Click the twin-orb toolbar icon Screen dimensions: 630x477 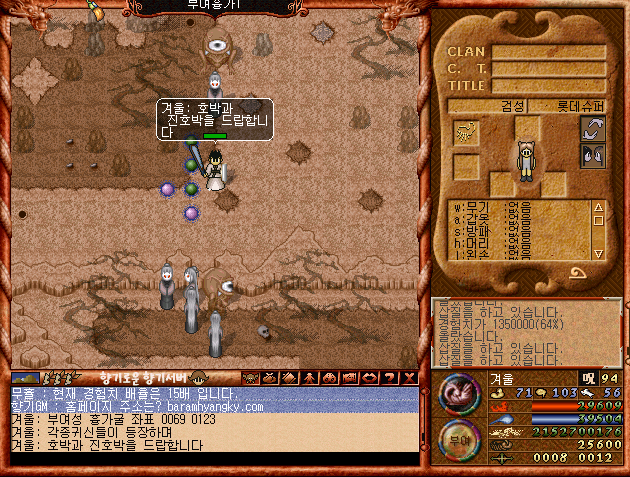pos(330,377)
